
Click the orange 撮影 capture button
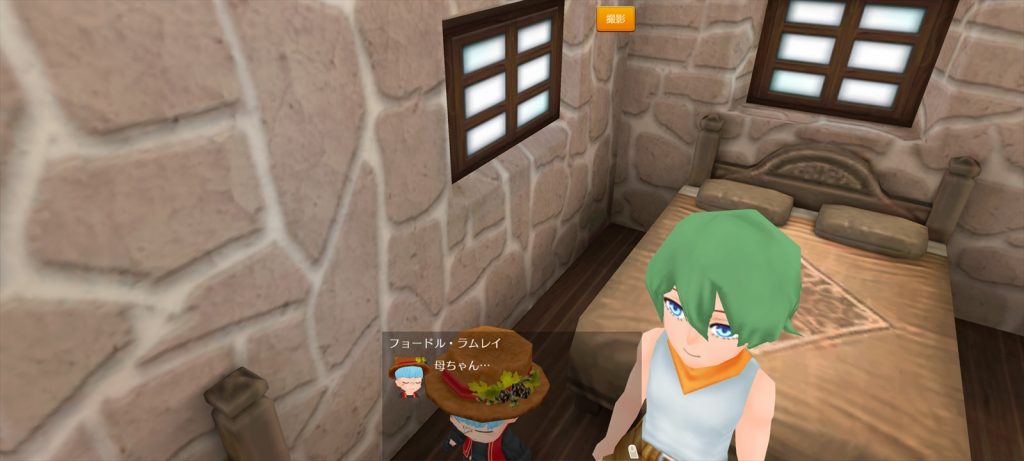click(615, 19)
